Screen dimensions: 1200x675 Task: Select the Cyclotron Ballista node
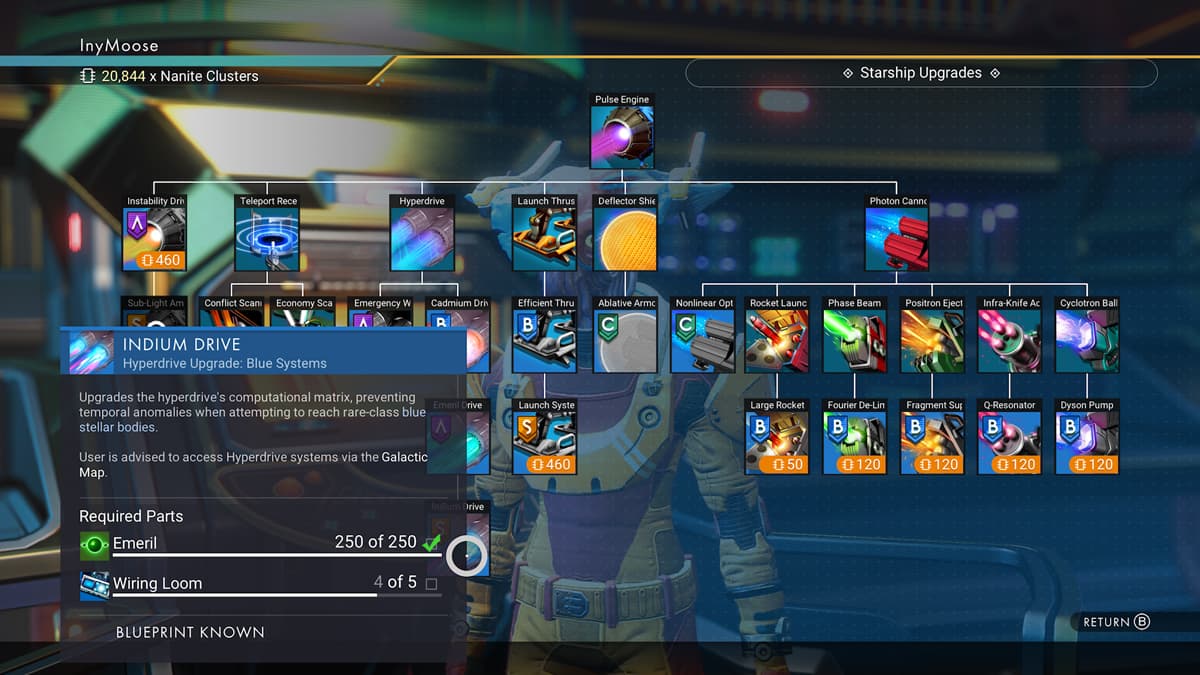pos(1088,341)
